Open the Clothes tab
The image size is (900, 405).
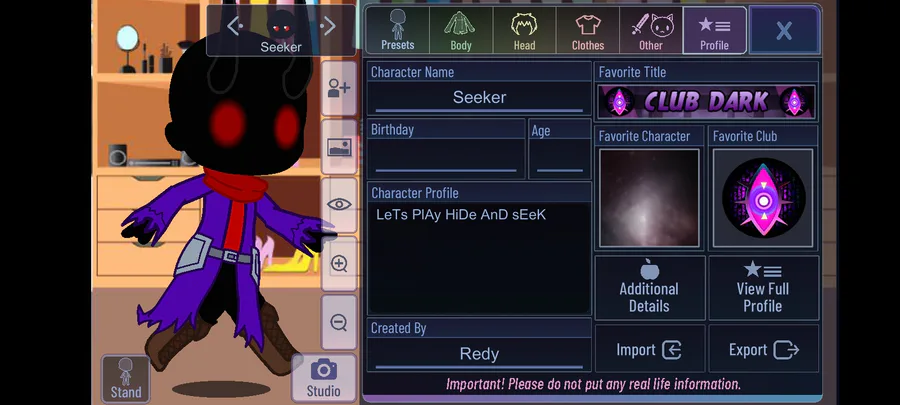tap(588, 30)
